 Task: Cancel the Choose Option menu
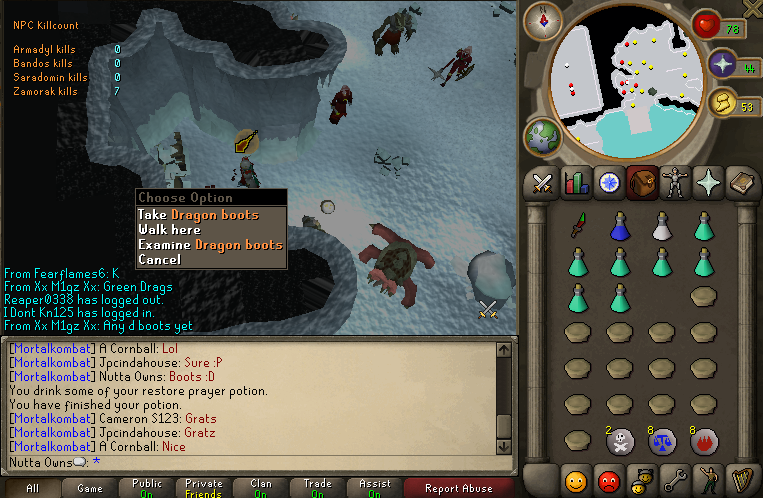[160, 260]
